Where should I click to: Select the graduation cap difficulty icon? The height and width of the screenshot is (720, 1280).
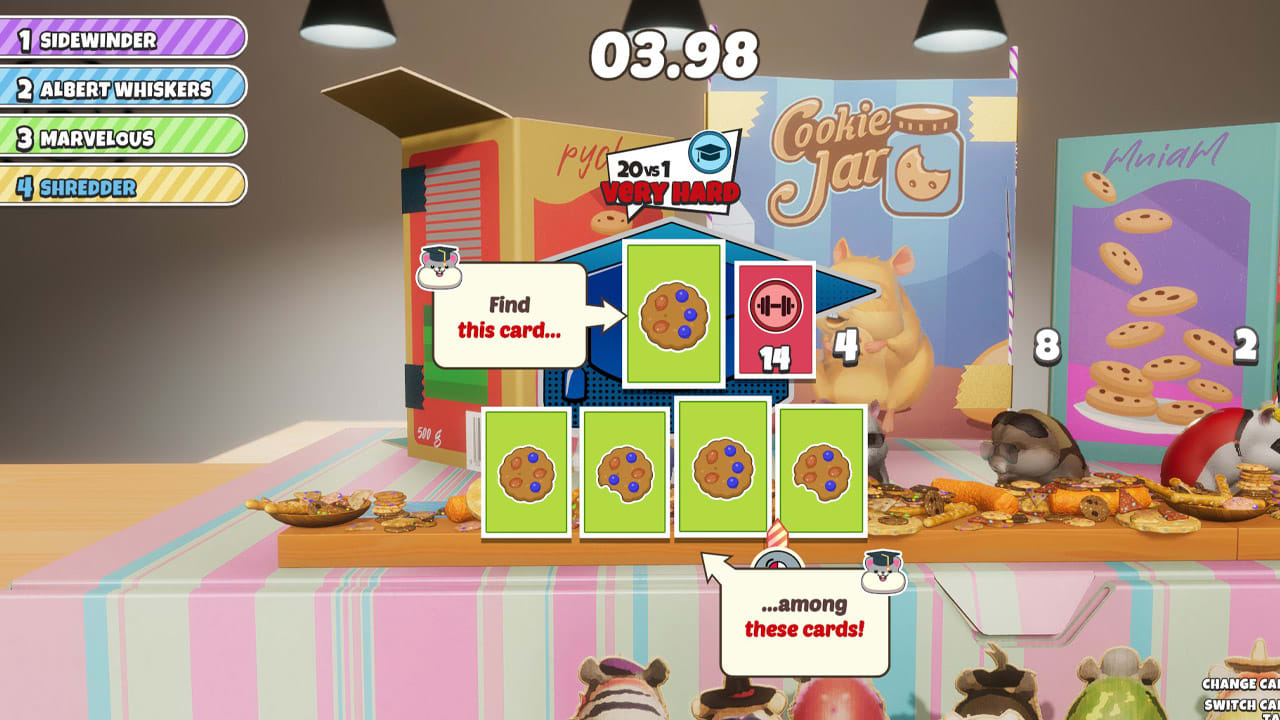pyautogui.click(x=708, y=154)
